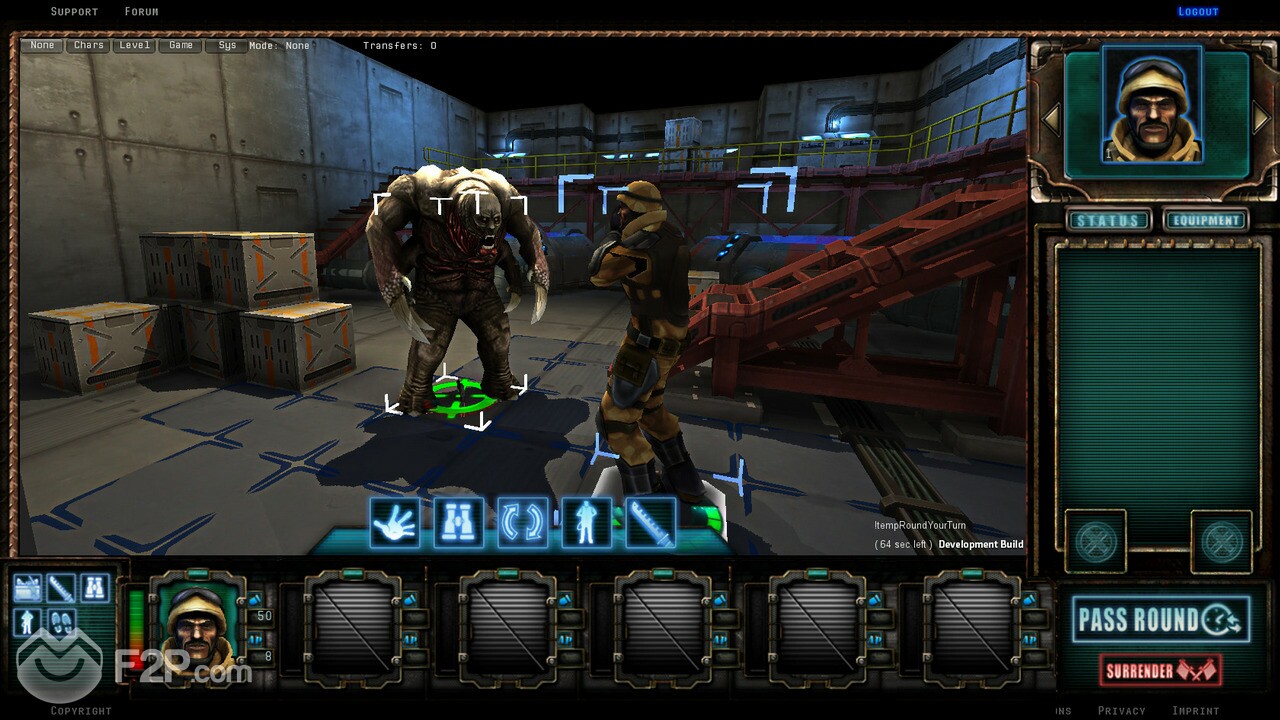This screenshot has width=1280, height=720.
Task: Switch to the Status tab
Action: 1108,221
